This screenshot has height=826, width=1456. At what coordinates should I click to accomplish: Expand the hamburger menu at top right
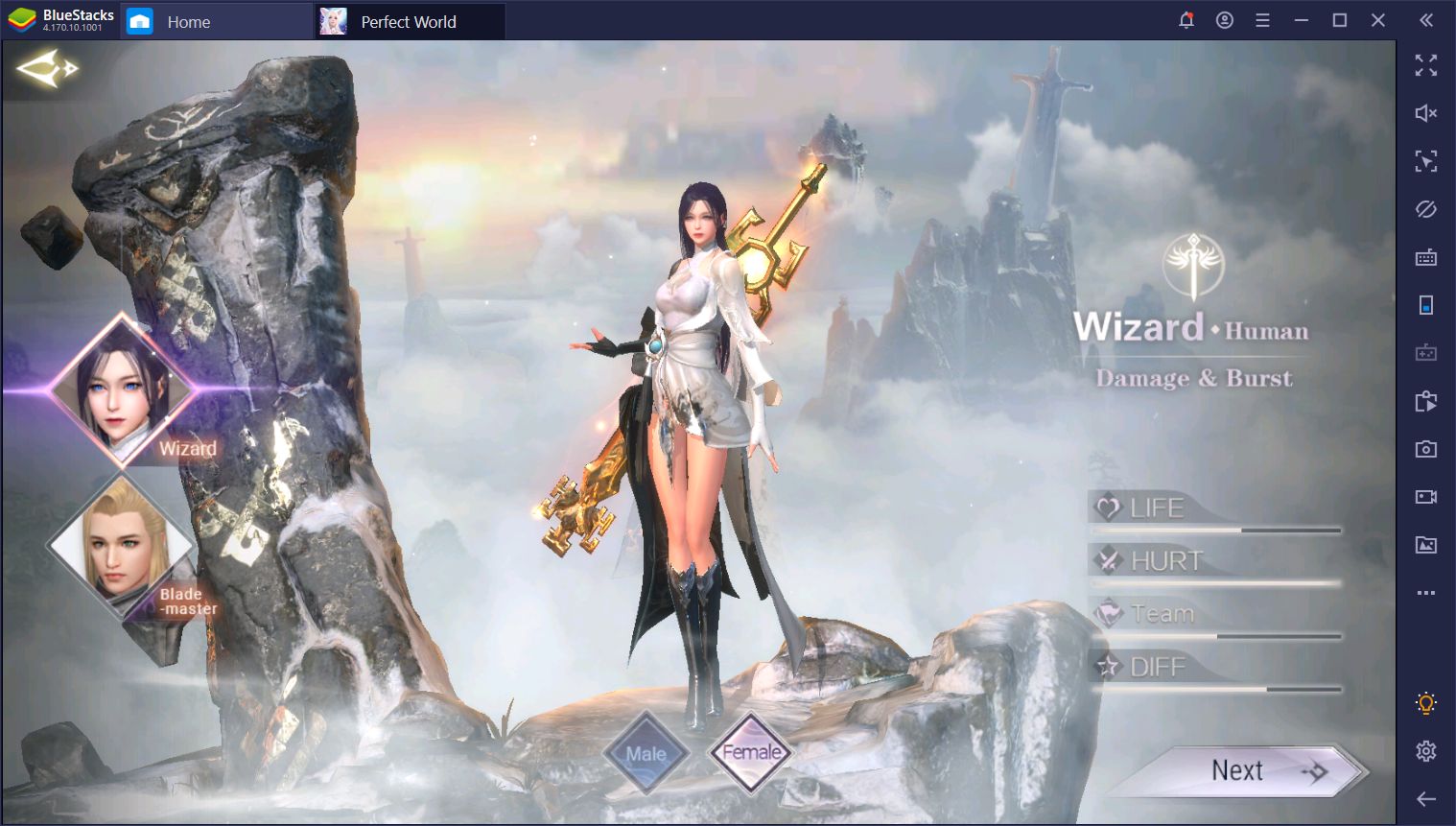coord(1263,19)
